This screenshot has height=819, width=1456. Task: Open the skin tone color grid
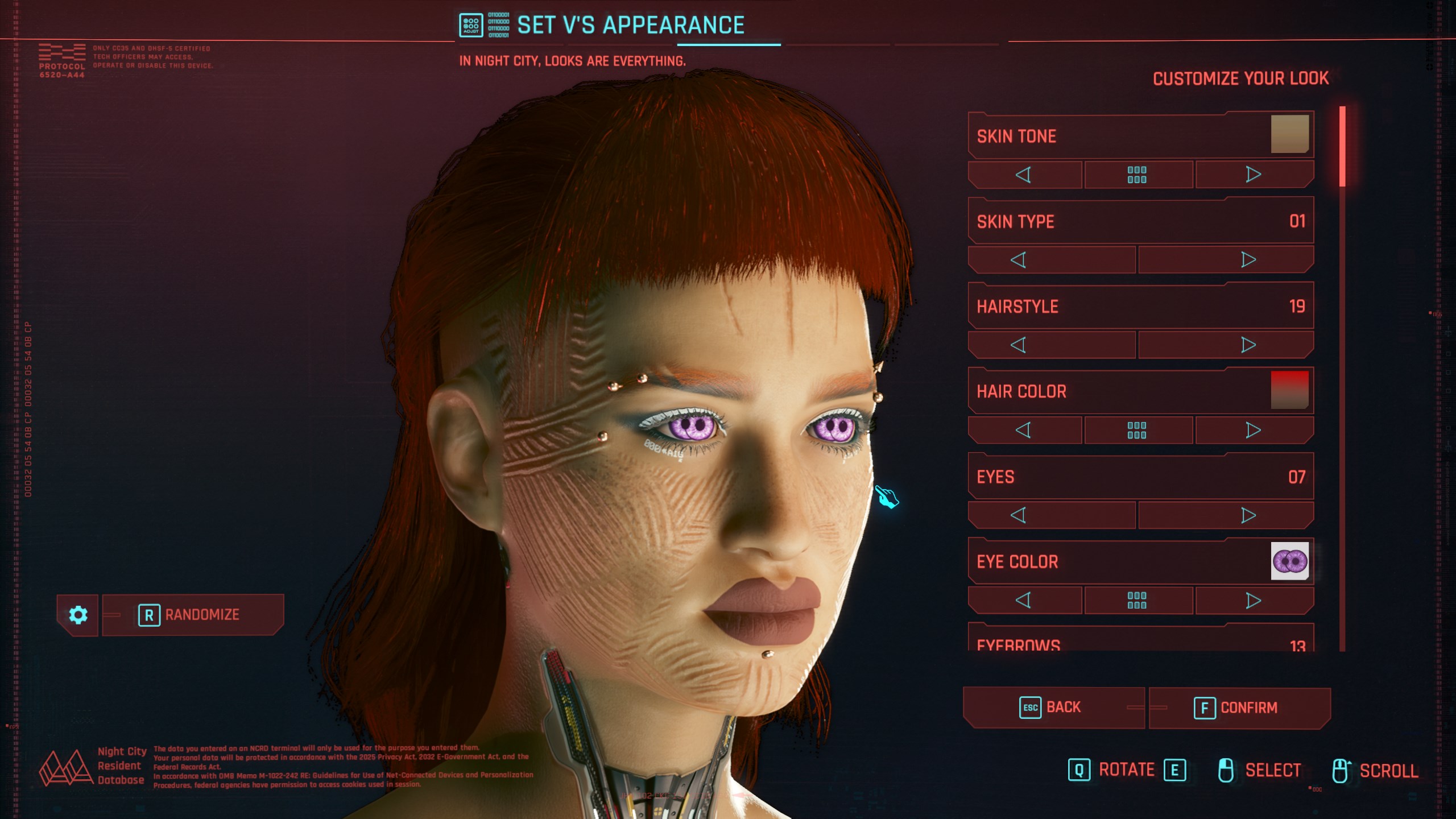(x=1137, y=175)
